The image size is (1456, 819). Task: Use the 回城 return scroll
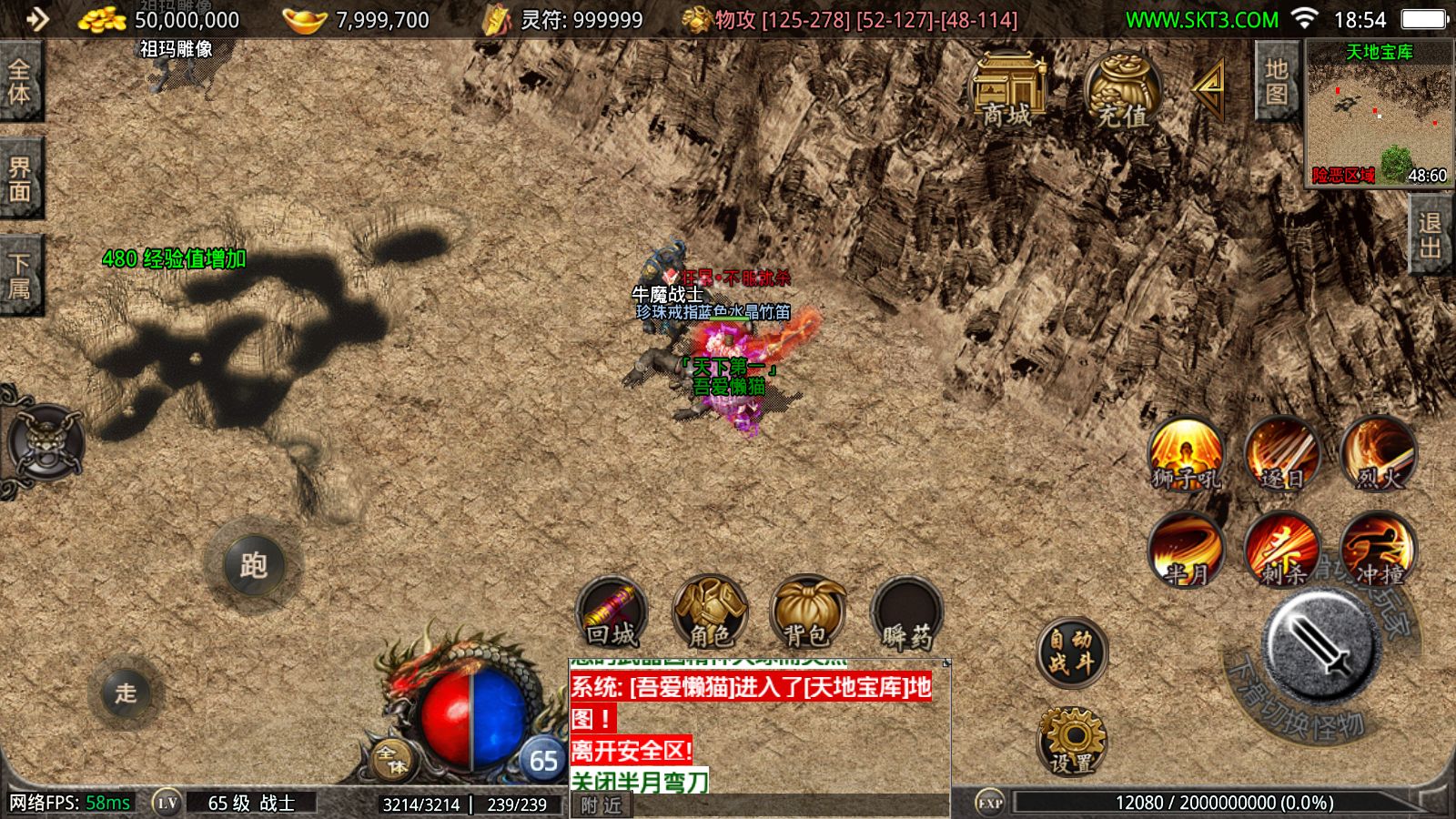coord(612,612)
